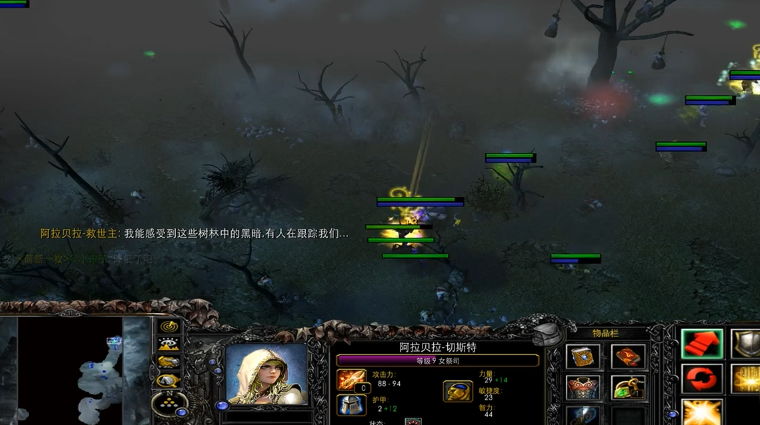The width and height of the screenshot is (760, 425).
Task: Toggle minimap creep camp display button
Action: pyautogui.click(x=169, y=381)
